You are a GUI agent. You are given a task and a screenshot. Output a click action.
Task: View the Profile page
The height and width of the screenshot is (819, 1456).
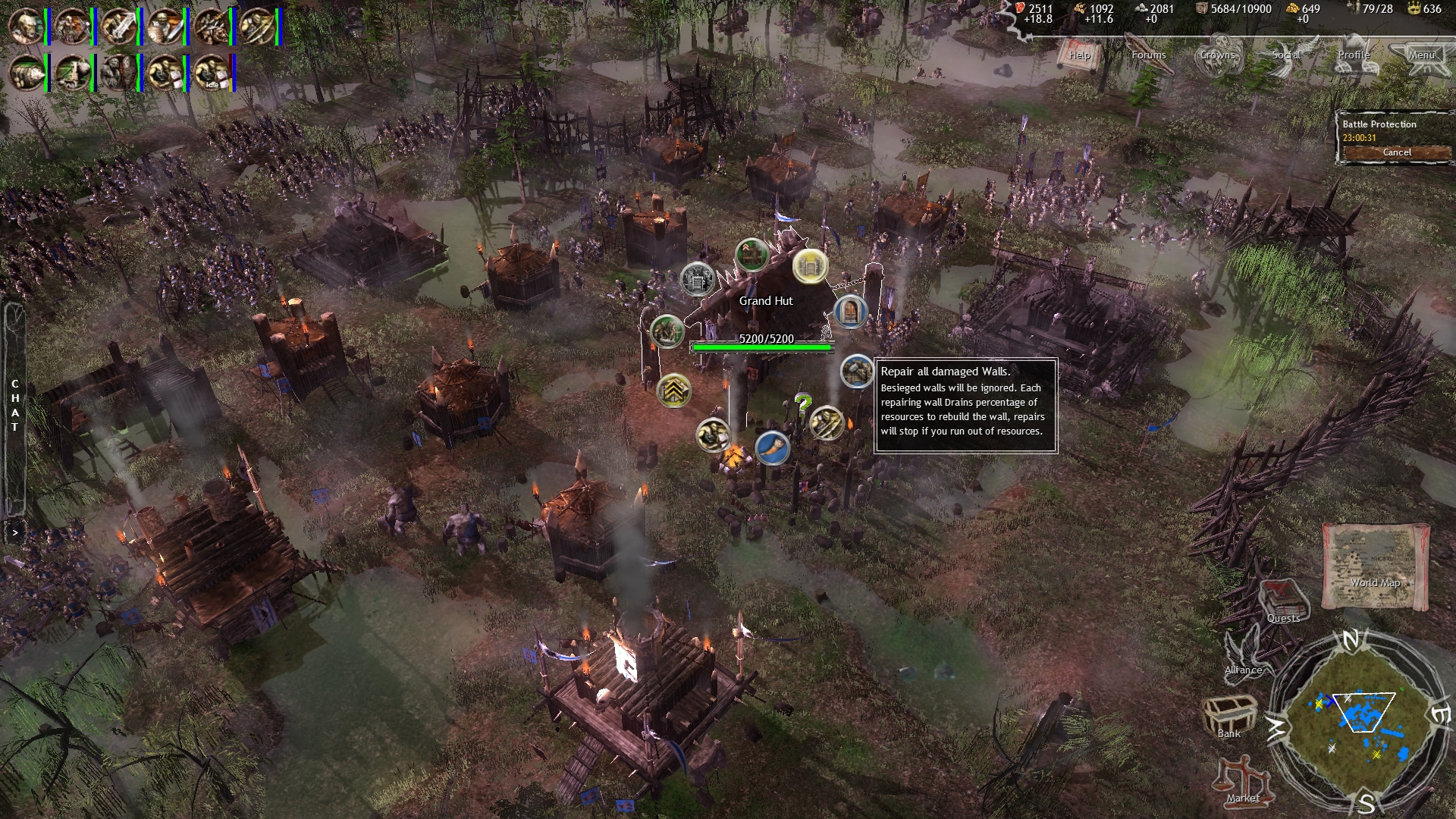[1354, 55]
